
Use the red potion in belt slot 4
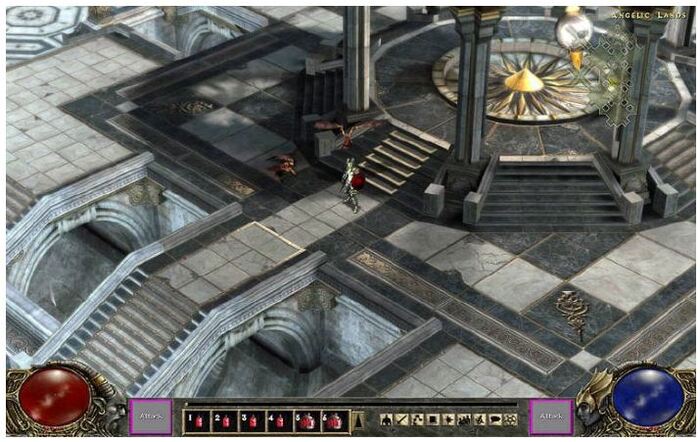click(x=278, y=420)
